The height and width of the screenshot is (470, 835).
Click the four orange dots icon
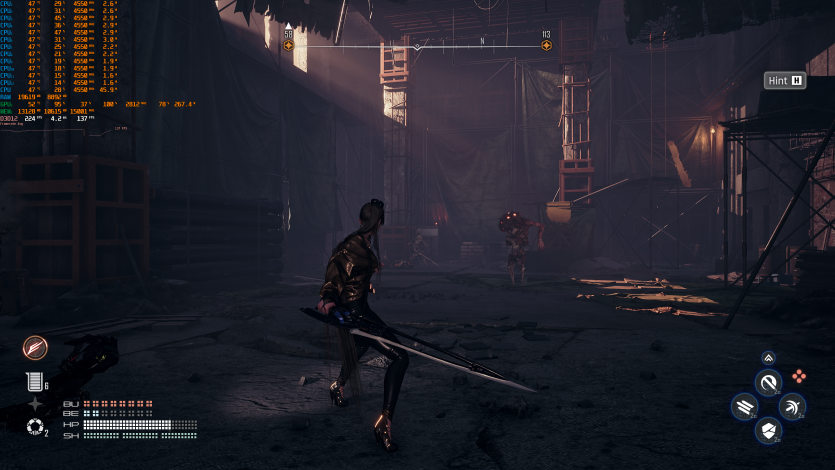[799, 377]
